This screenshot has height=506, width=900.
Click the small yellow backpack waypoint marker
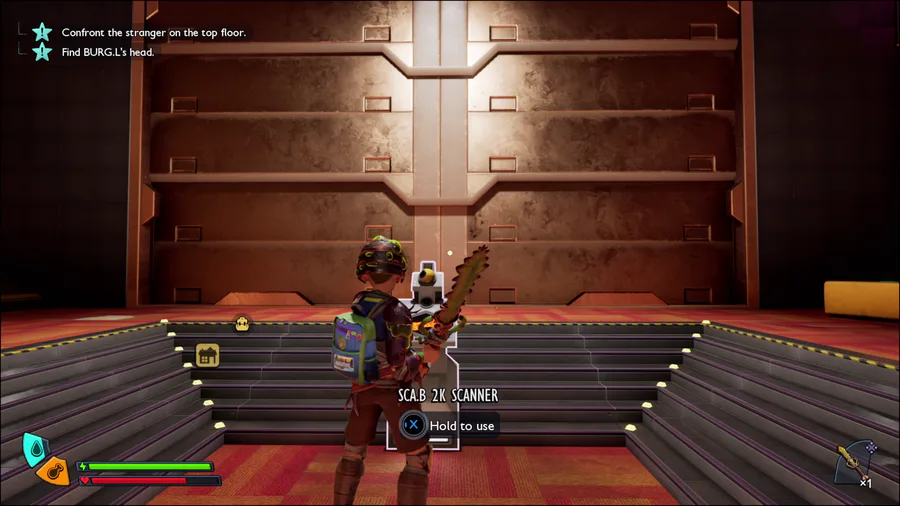tap(241, 323)
